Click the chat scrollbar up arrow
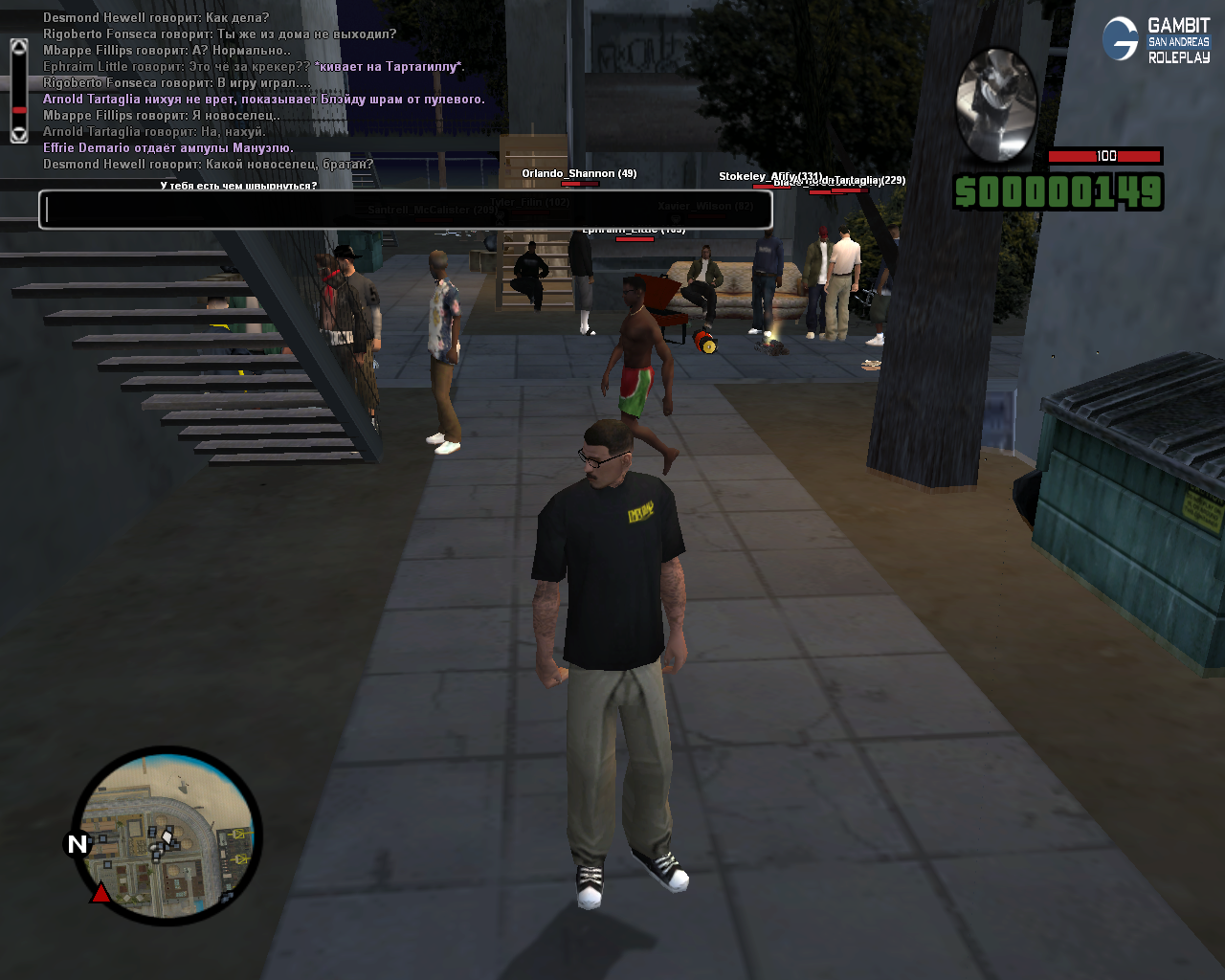The image size is (1225, 980). pos(19,46)
